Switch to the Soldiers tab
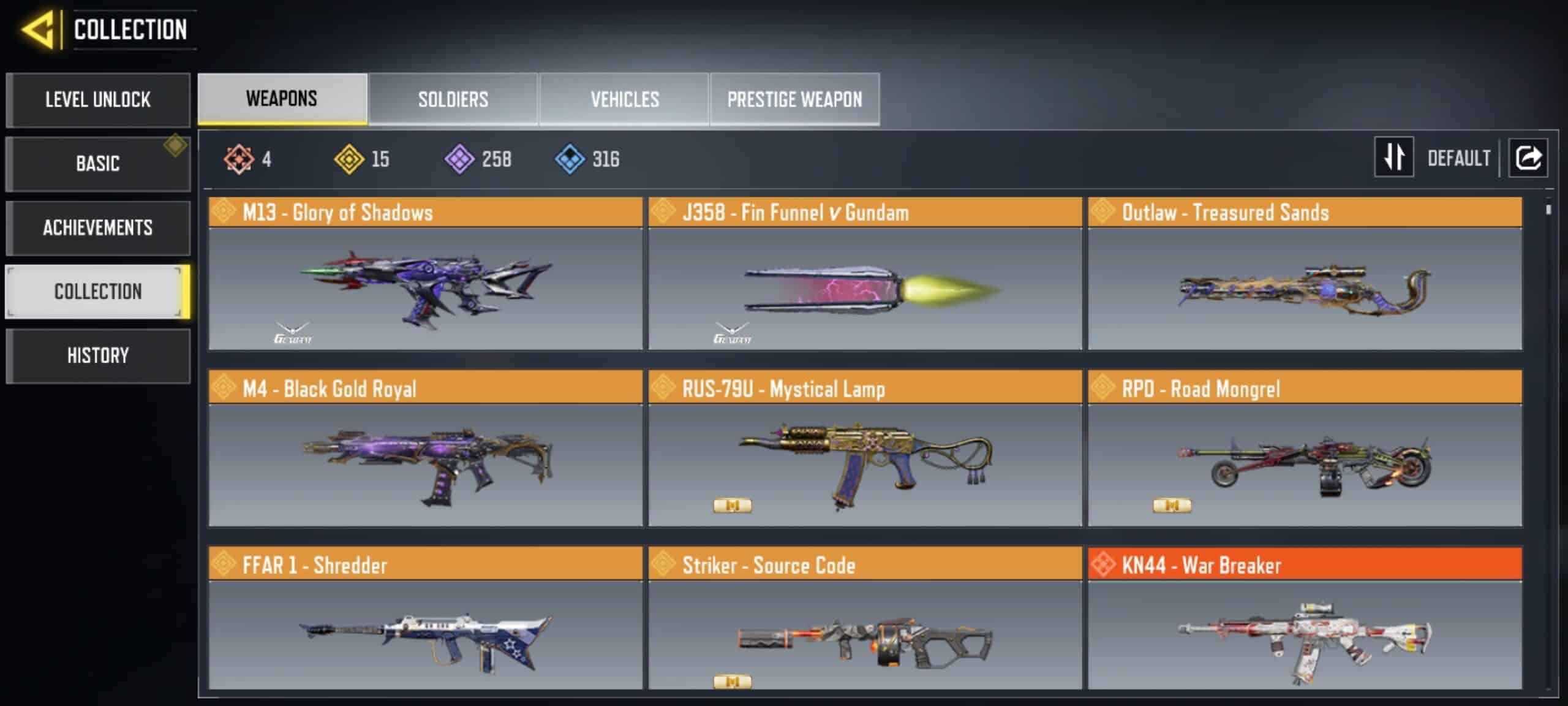1568x706 pixels. 453,99
